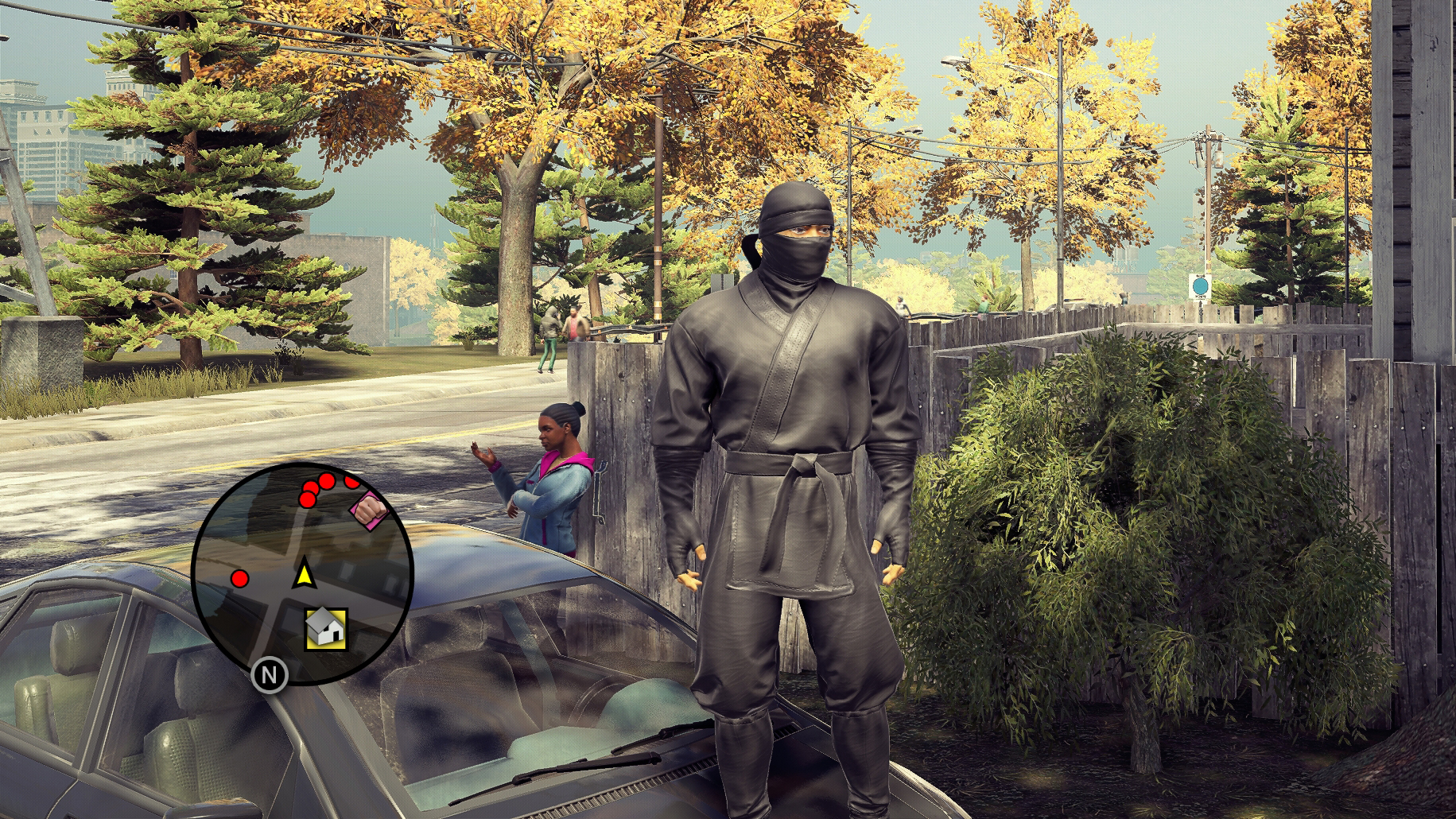
Task: Select the lone red dot on minimap's left
Action: point(239,578)
